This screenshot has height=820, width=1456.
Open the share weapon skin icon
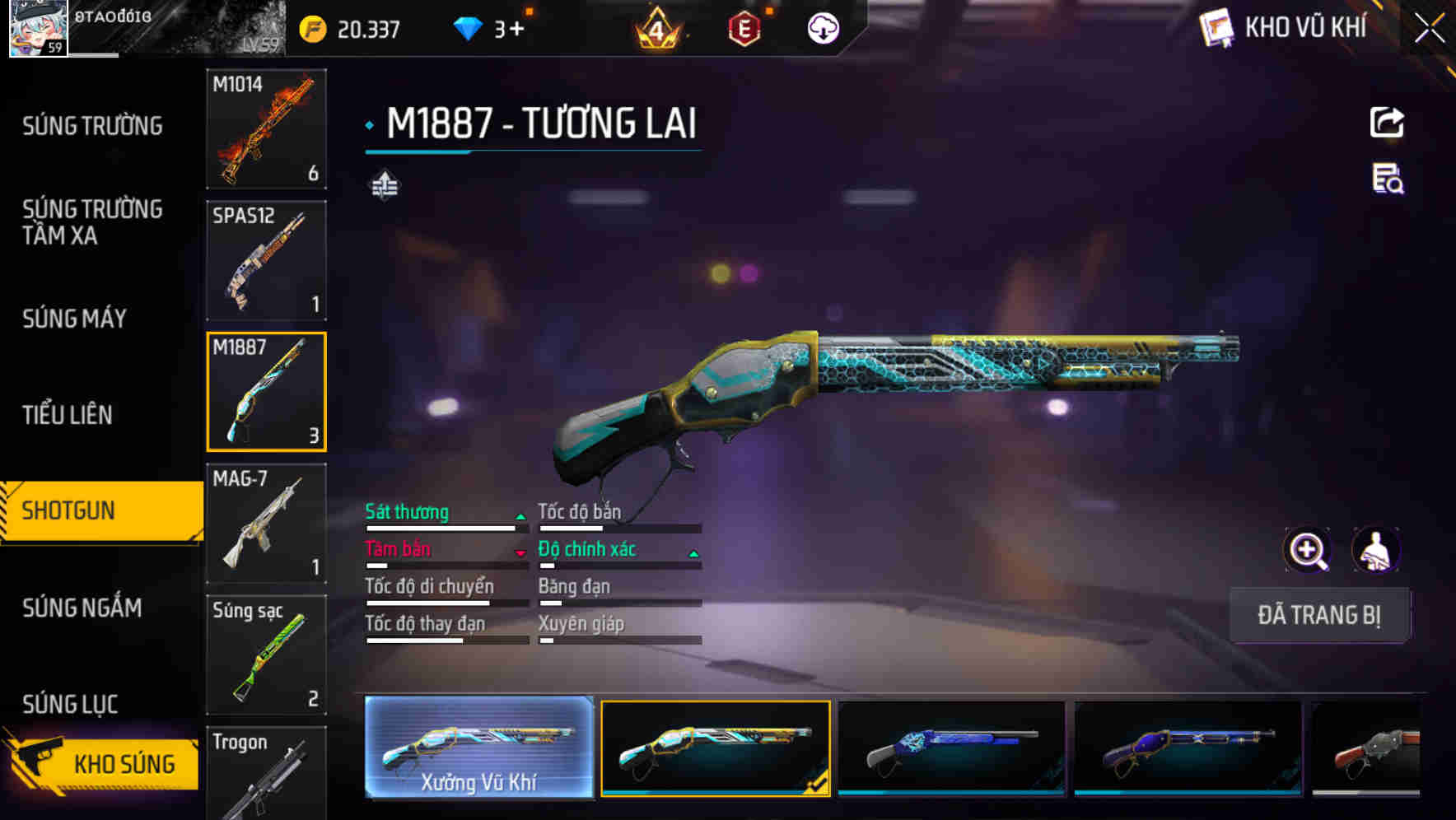coord(1388,122)
